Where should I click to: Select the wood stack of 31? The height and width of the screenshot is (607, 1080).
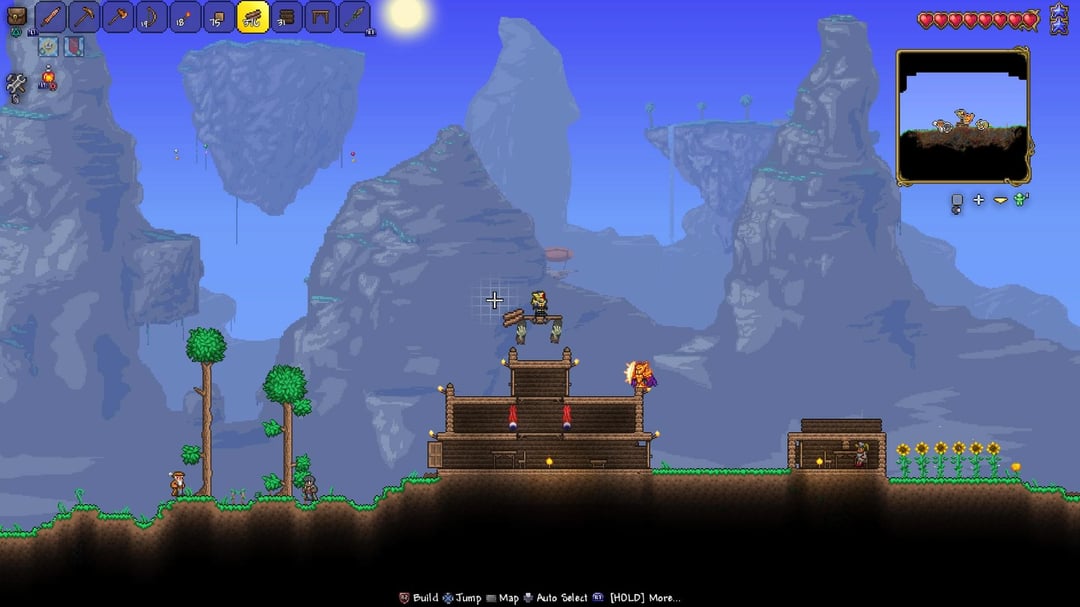tap(287, 17)
